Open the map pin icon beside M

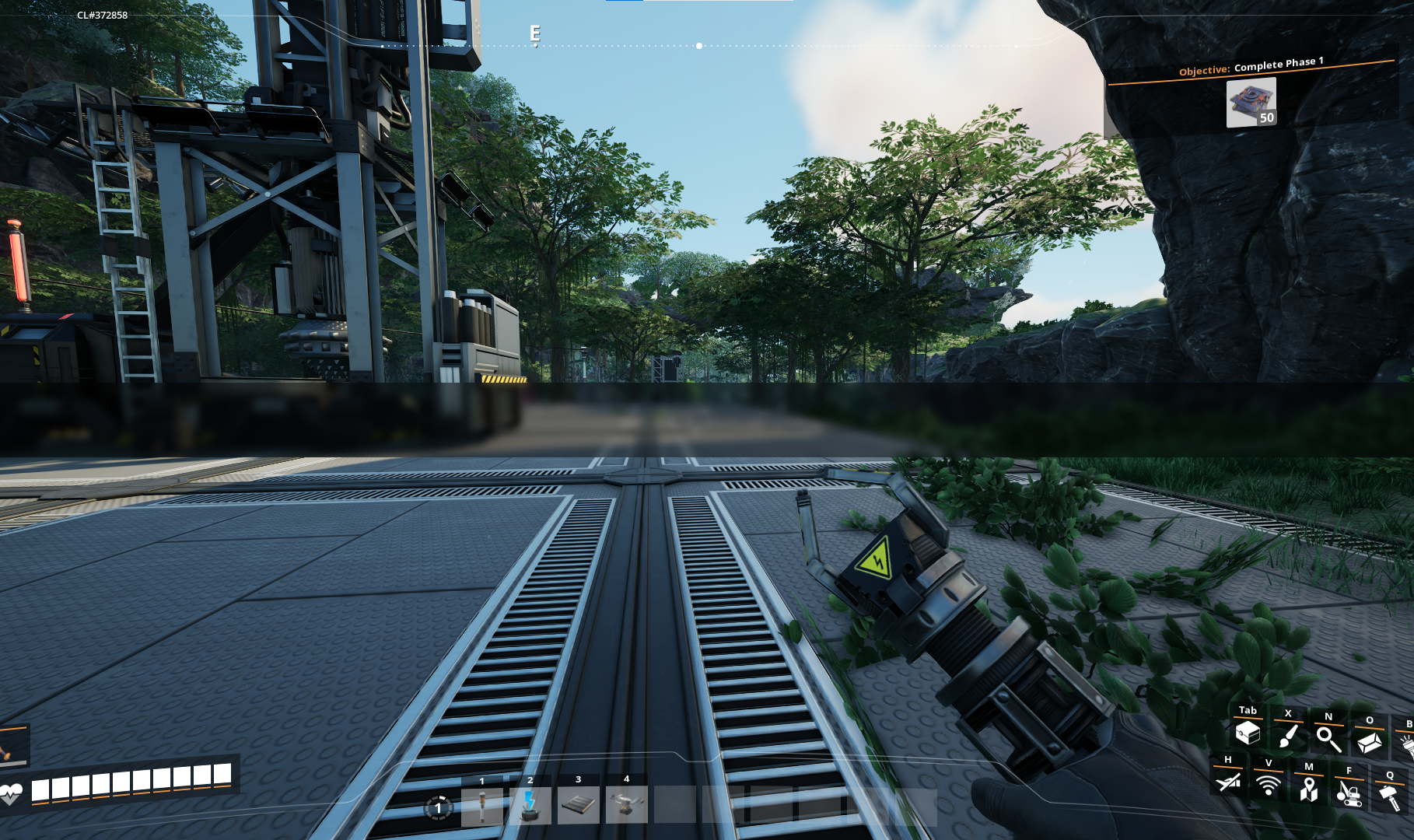tap(1311, 788)
